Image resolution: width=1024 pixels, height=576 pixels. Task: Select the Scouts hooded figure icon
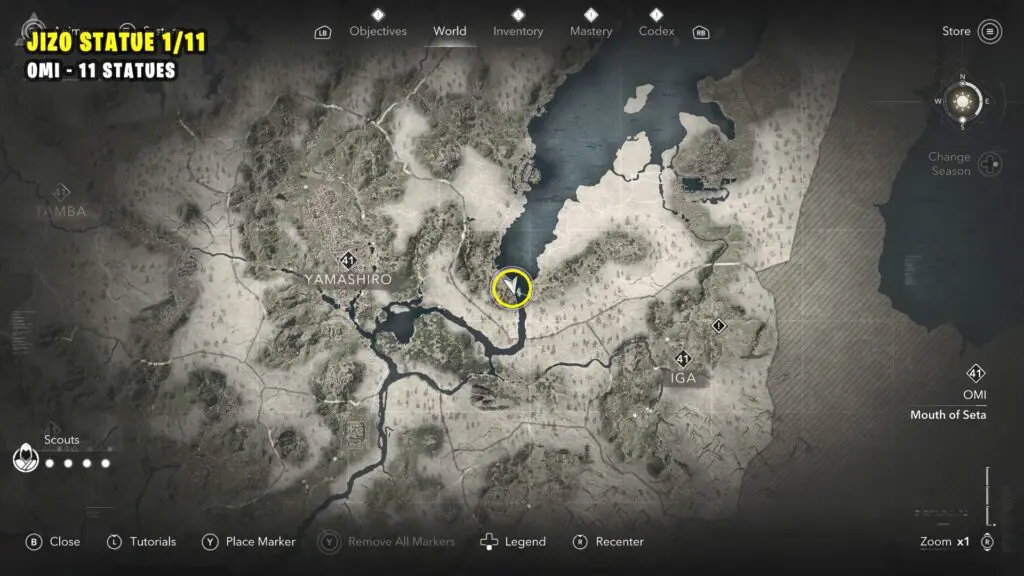pyautogui.click(x=23, y=460)
